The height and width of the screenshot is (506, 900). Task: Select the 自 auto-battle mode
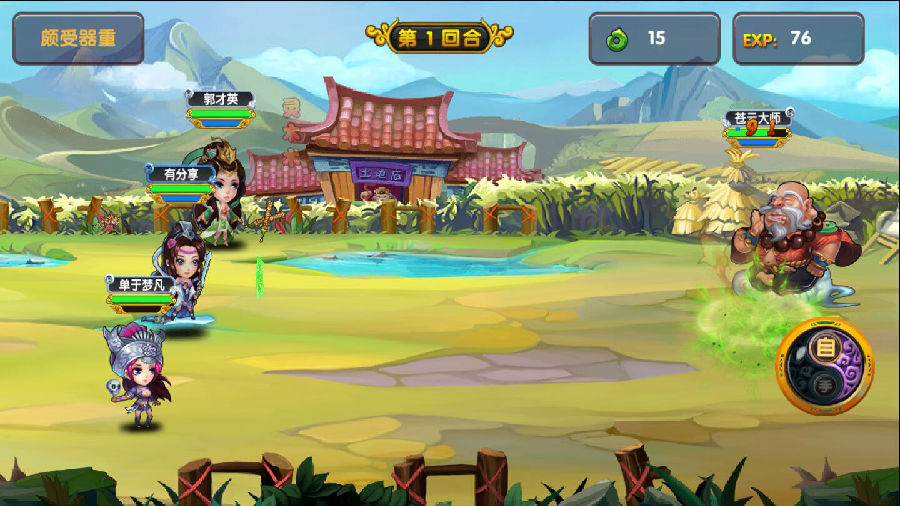pyautogui.click(x=826, y=349)
